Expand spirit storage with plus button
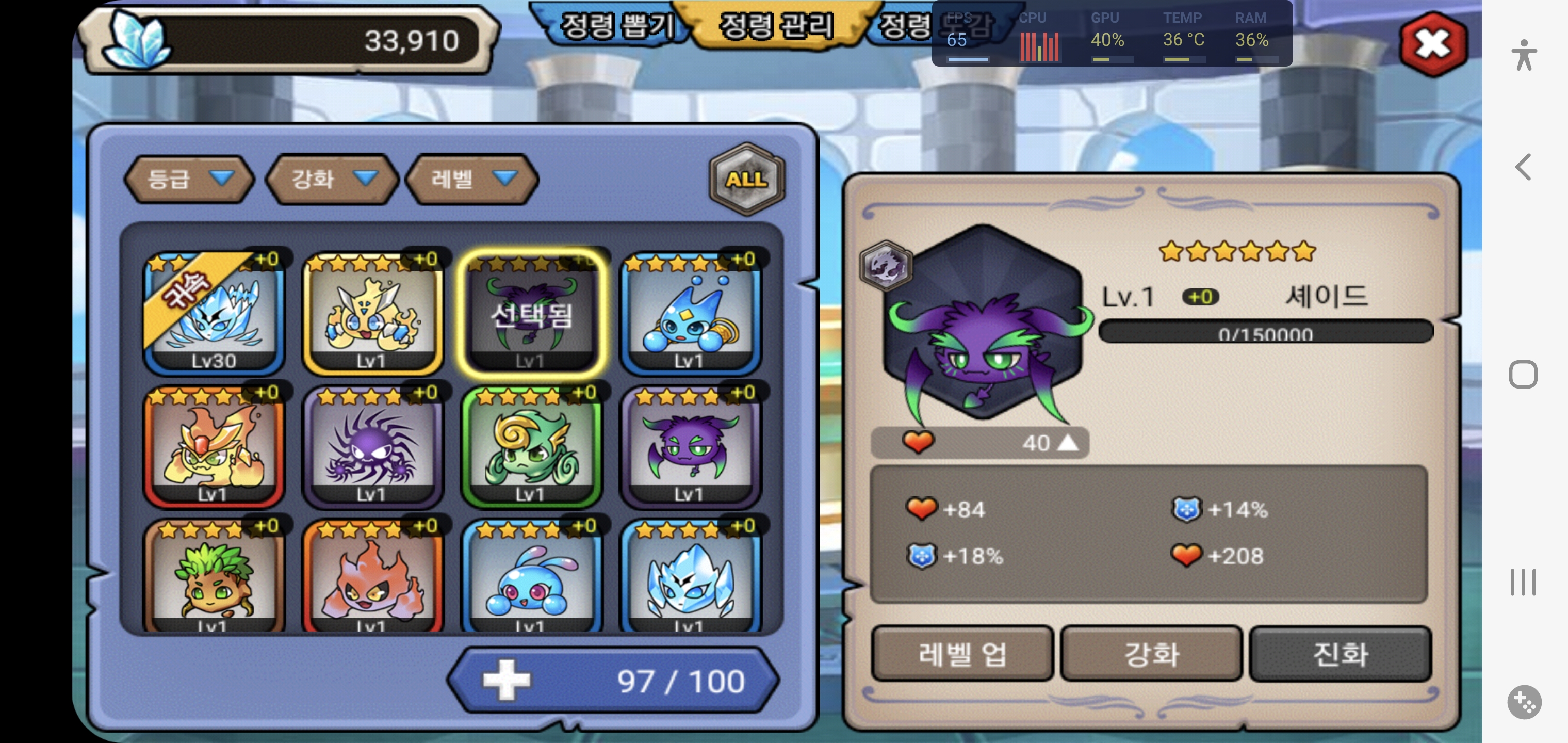 click(x=506, y=680)
